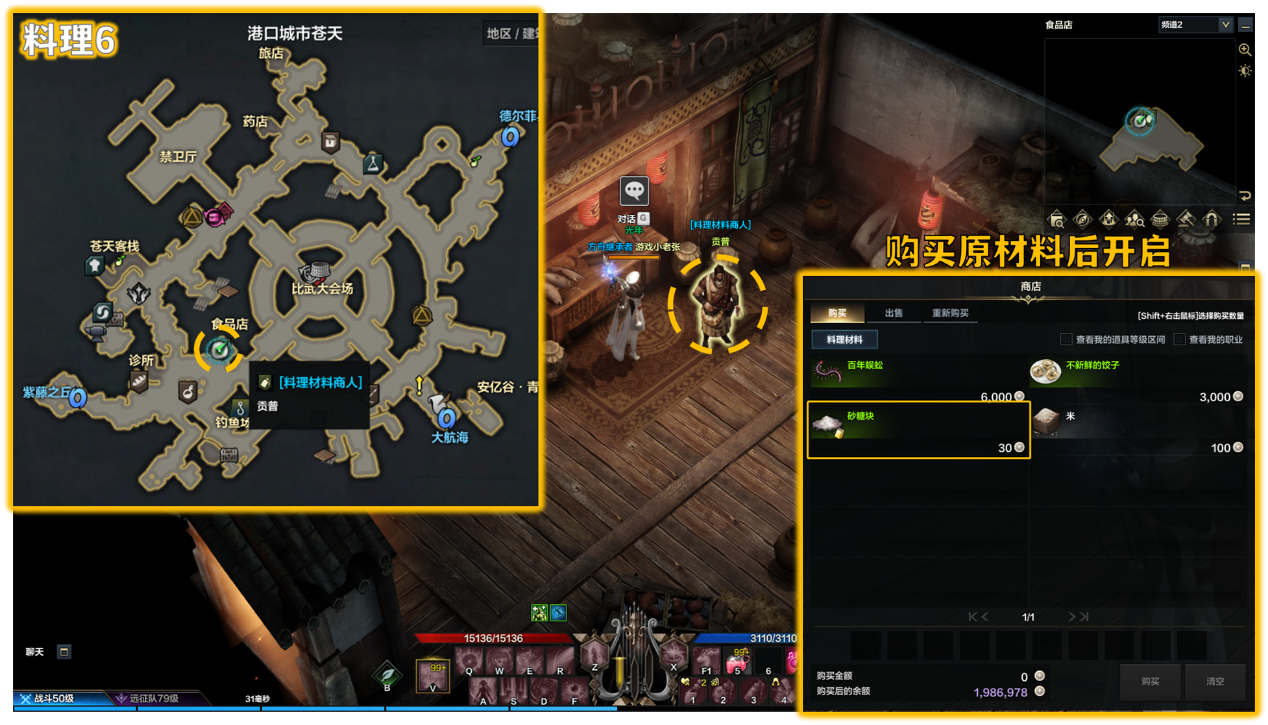Switch to the 出售 (sell) tab
Image resolution: width=1268 pixels, height=725 pixels.
893,313
